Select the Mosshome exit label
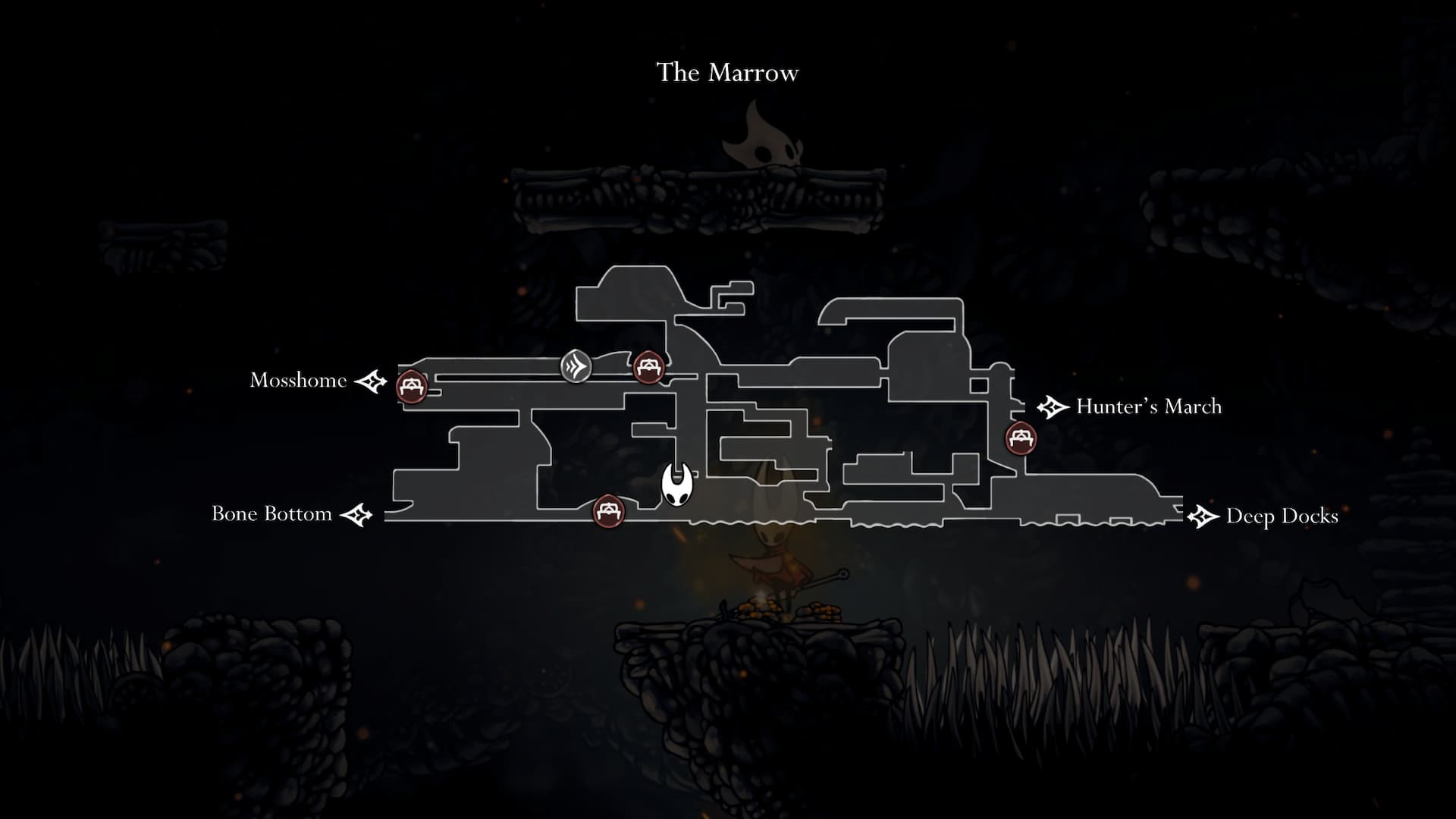This screenshot has height=819, width=1456. 298,380
